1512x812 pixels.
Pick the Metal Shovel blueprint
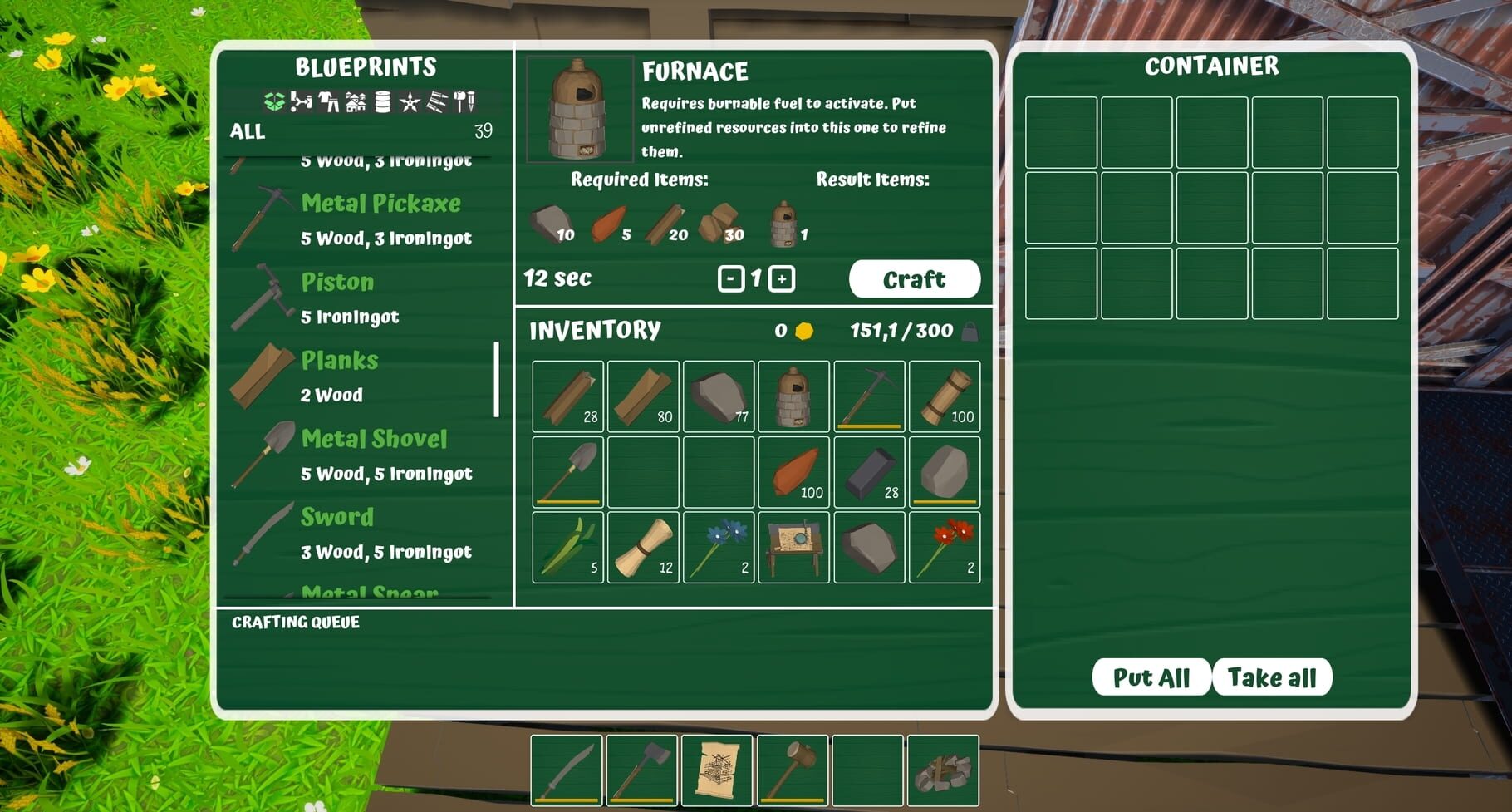[366, 455]
